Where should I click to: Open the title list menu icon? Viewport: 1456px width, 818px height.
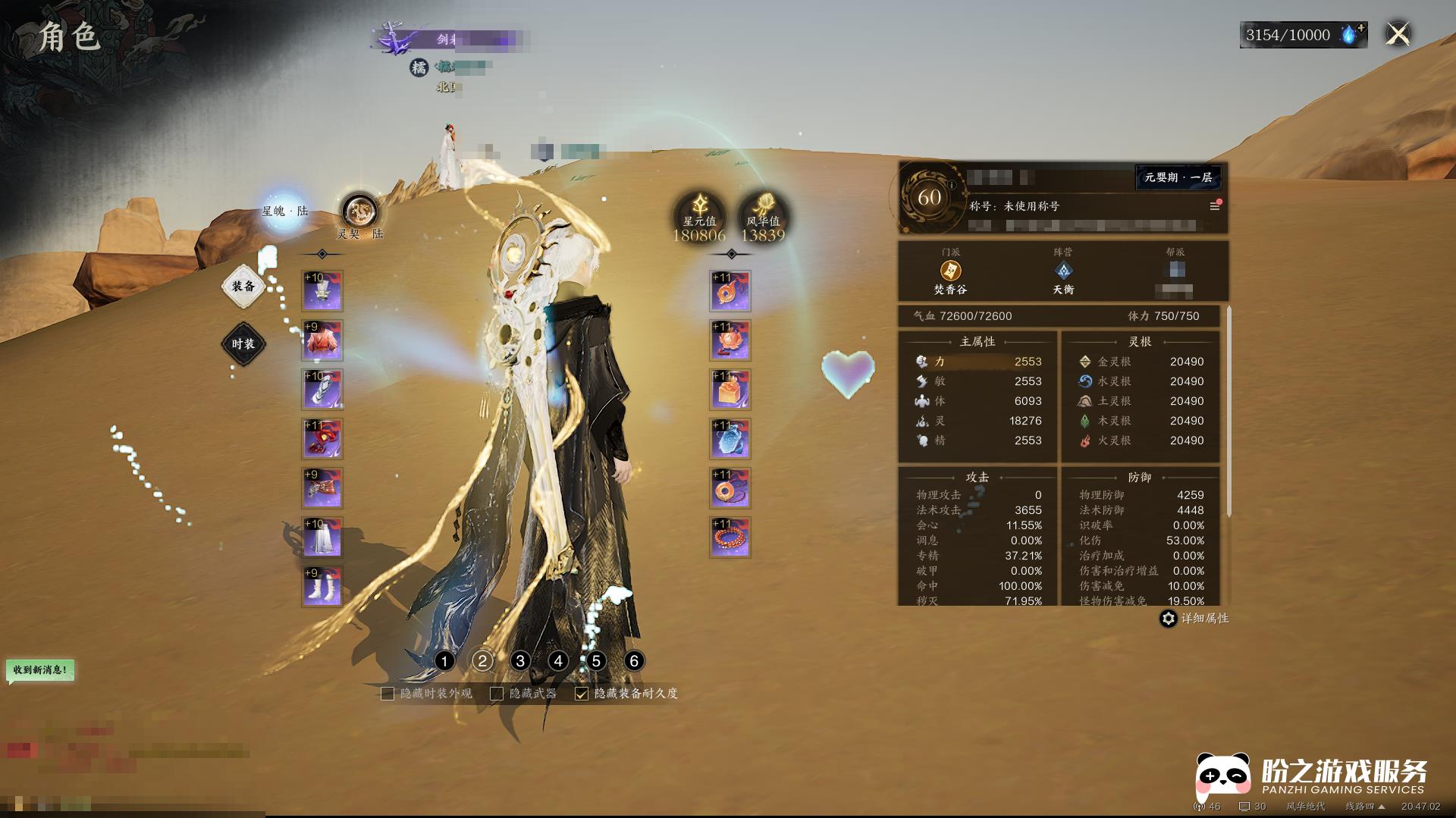[1214, 206]
